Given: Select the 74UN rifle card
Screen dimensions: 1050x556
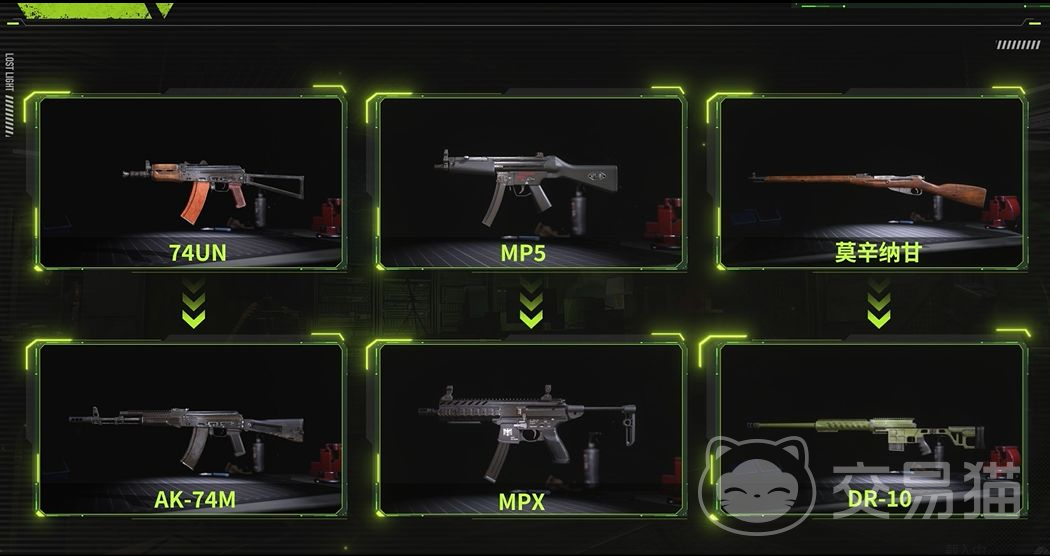Looking at the screenshot, I should [x=190, y=182].
